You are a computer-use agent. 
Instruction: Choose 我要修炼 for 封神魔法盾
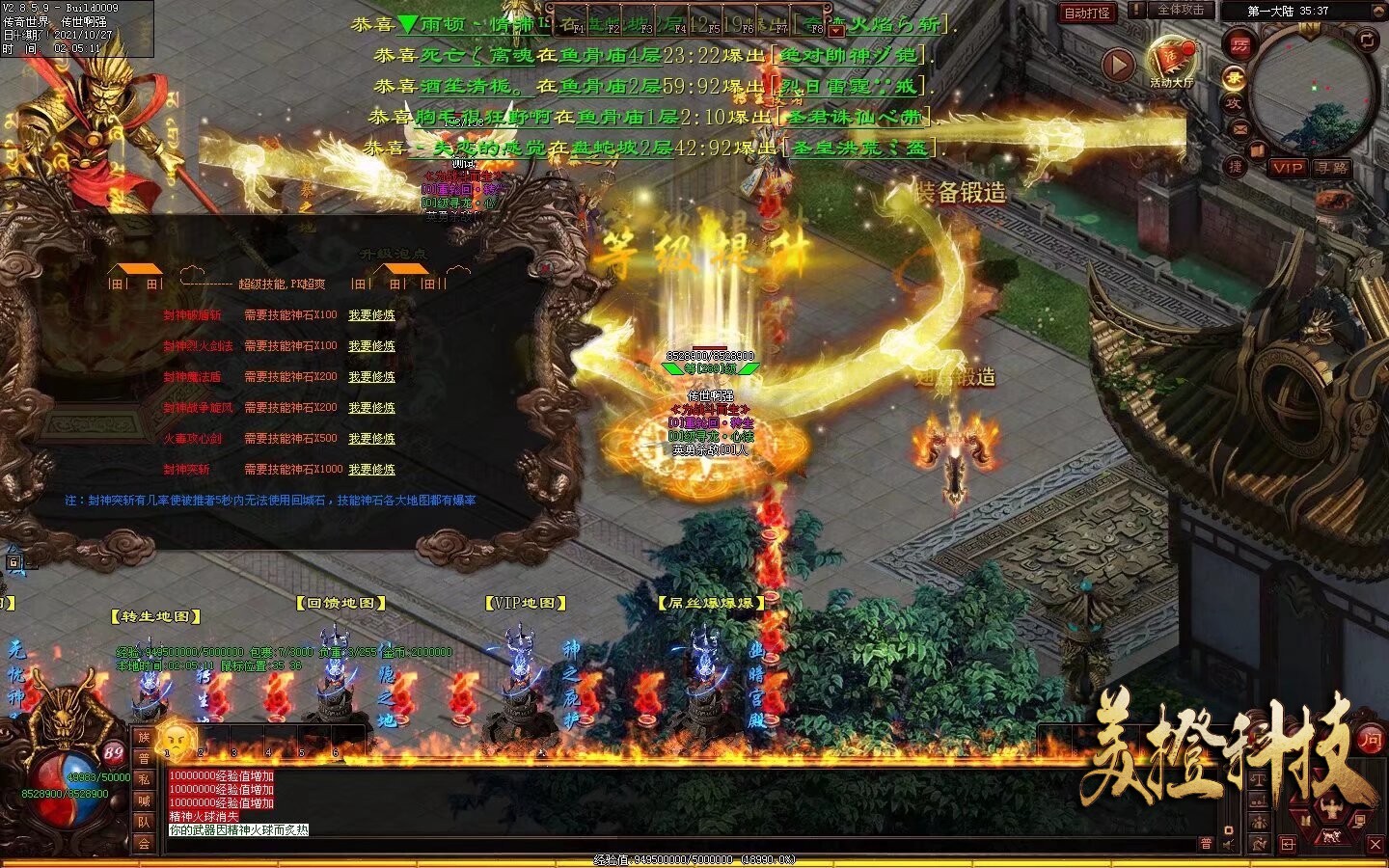pyautogui.click(x=371, y=377)
